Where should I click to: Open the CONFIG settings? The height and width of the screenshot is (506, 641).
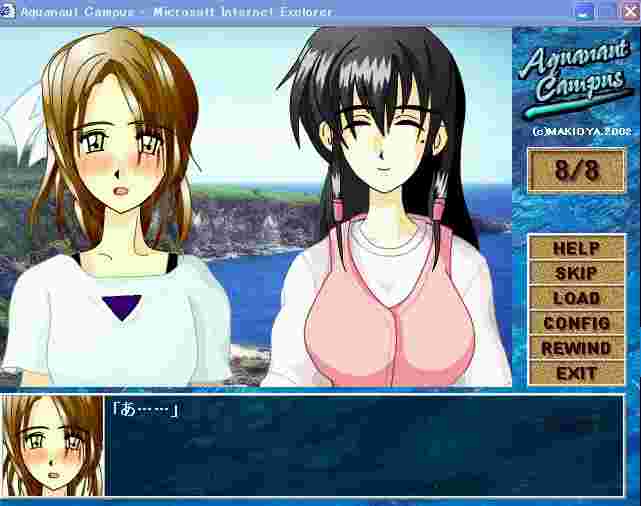pos(576,323)
